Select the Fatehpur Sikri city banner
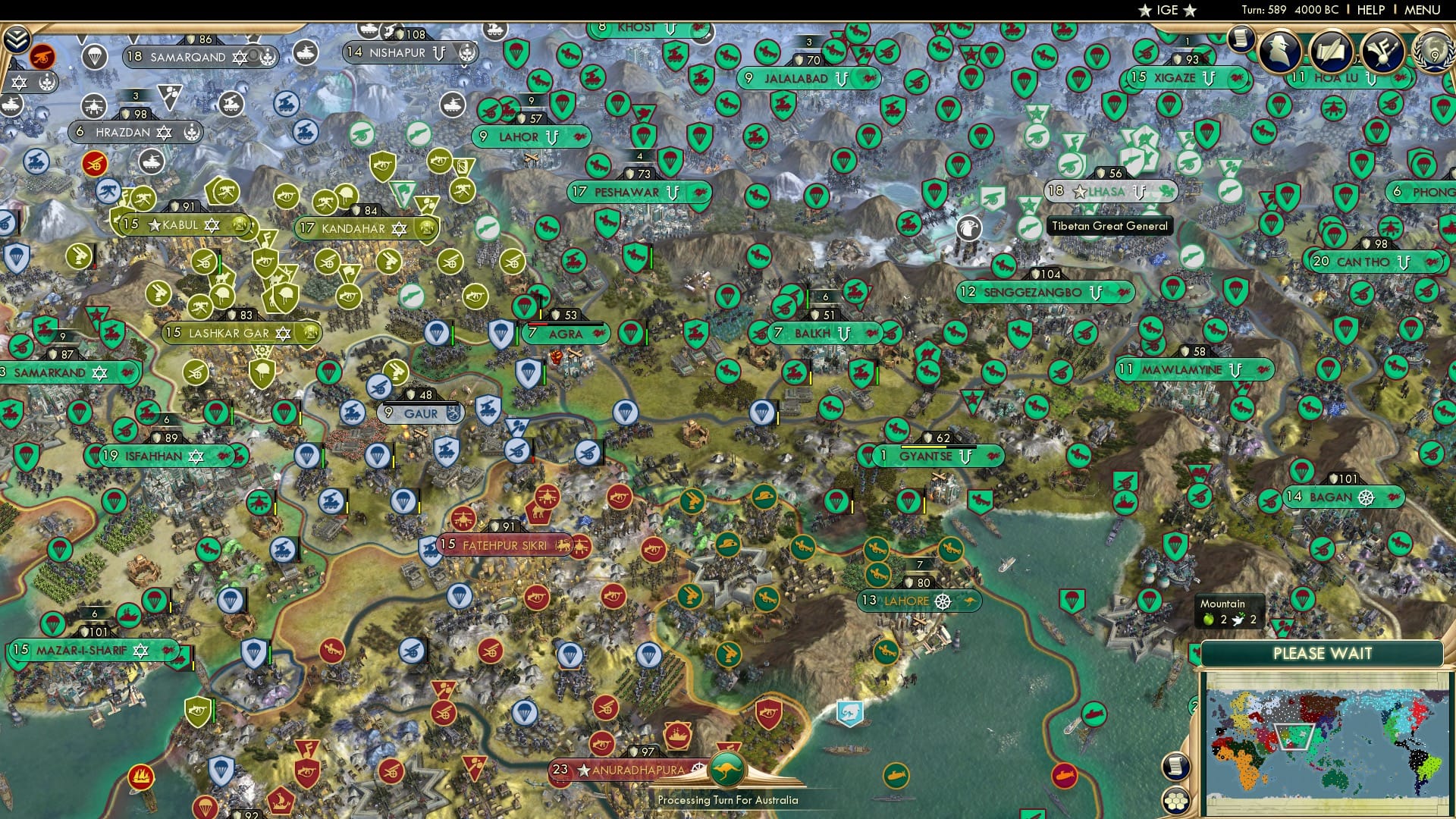 (504, 544)
